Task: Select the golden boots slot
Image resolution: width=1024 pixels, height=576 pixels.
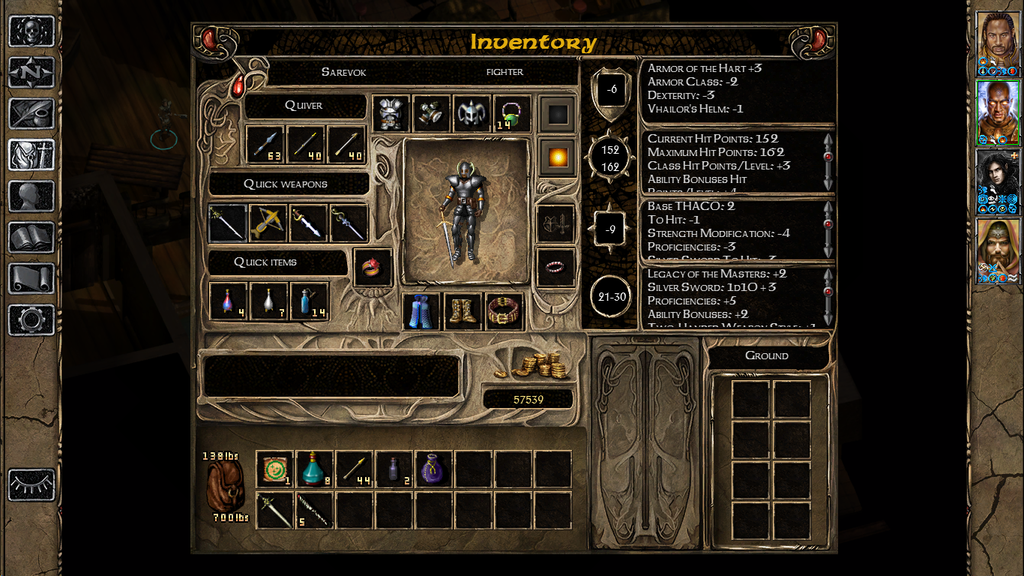Action: point(463,311)
